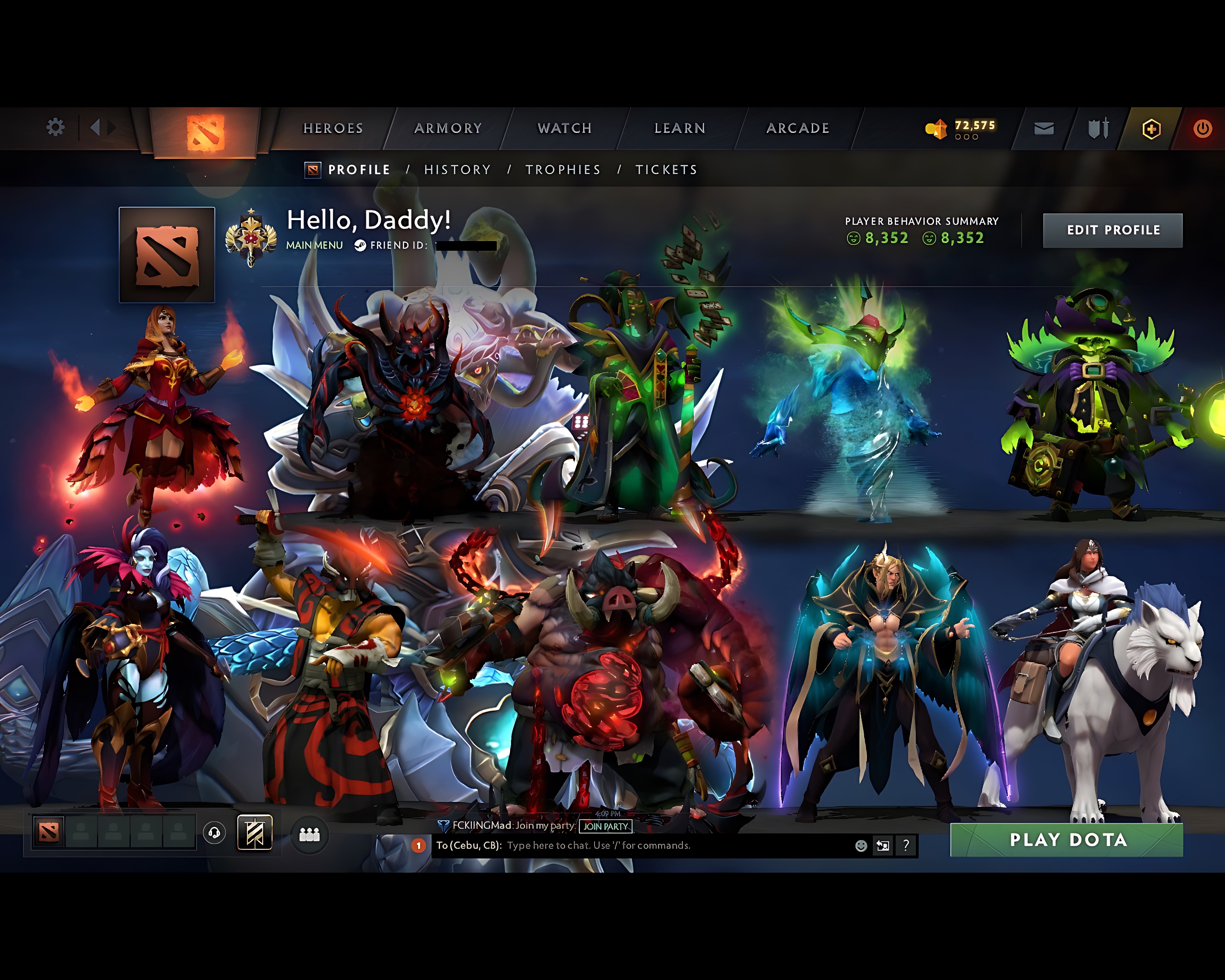Click JOIN PARTY in the chat message

coord(605,827)
